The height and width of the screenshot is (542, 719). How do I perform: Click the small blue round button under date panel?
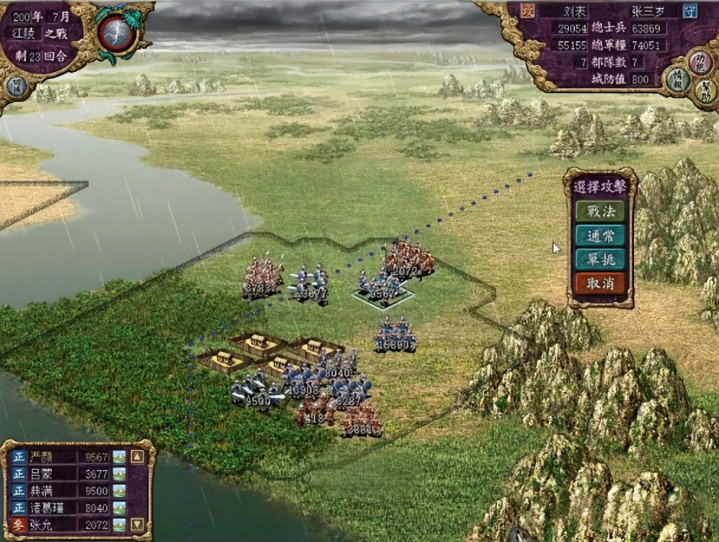[x=15, y=86]
